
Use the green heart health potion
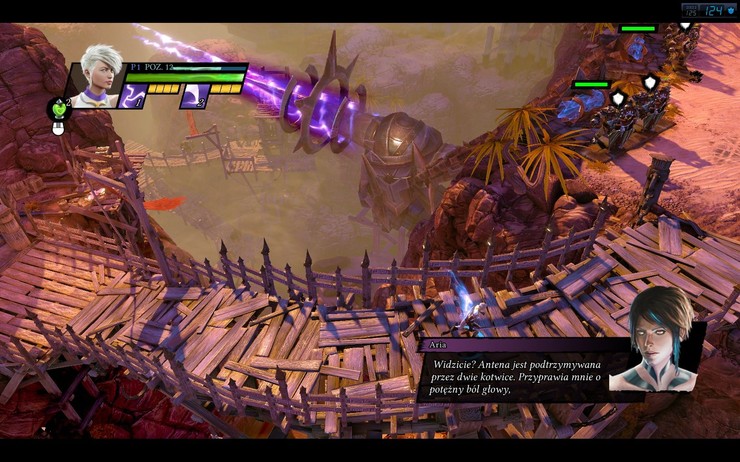(58, 107)
